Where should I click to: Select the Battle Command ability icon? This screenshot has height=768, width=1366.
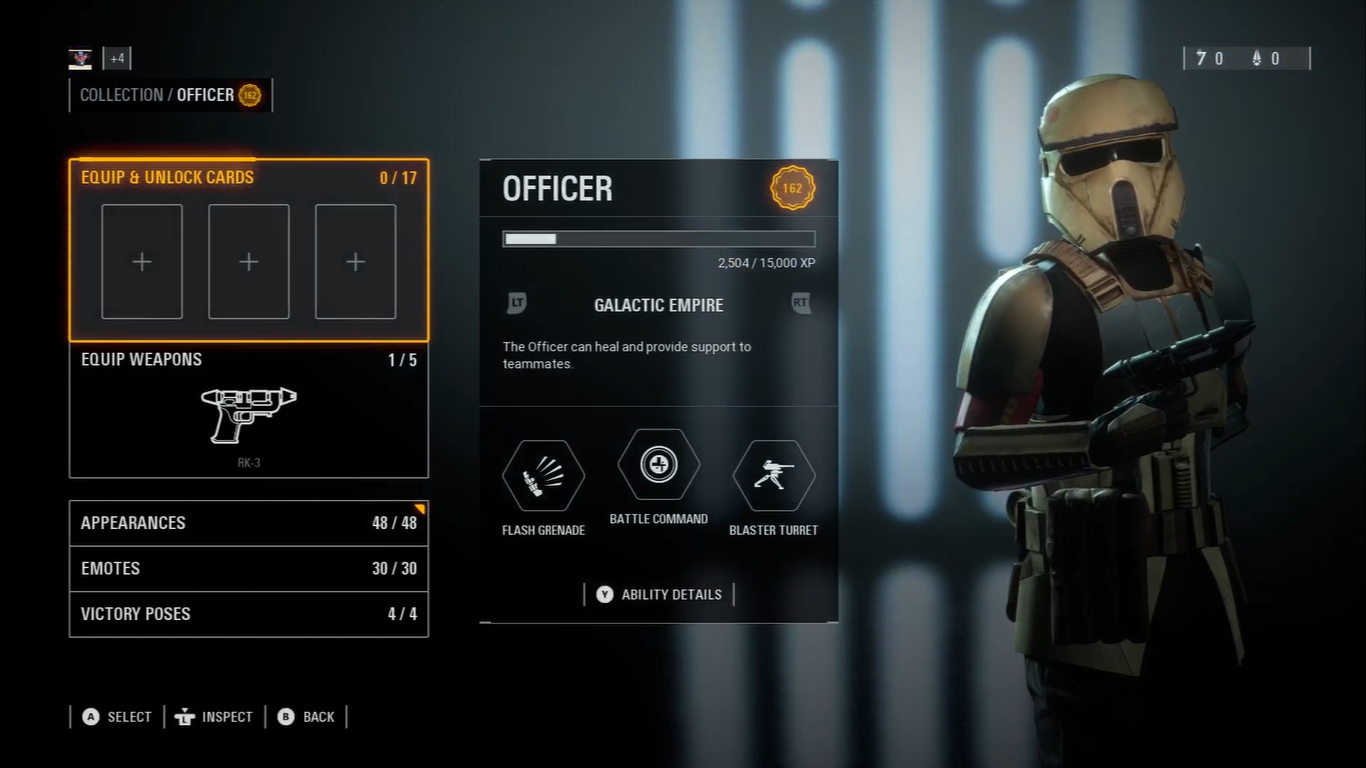click(x=659, y=465)
